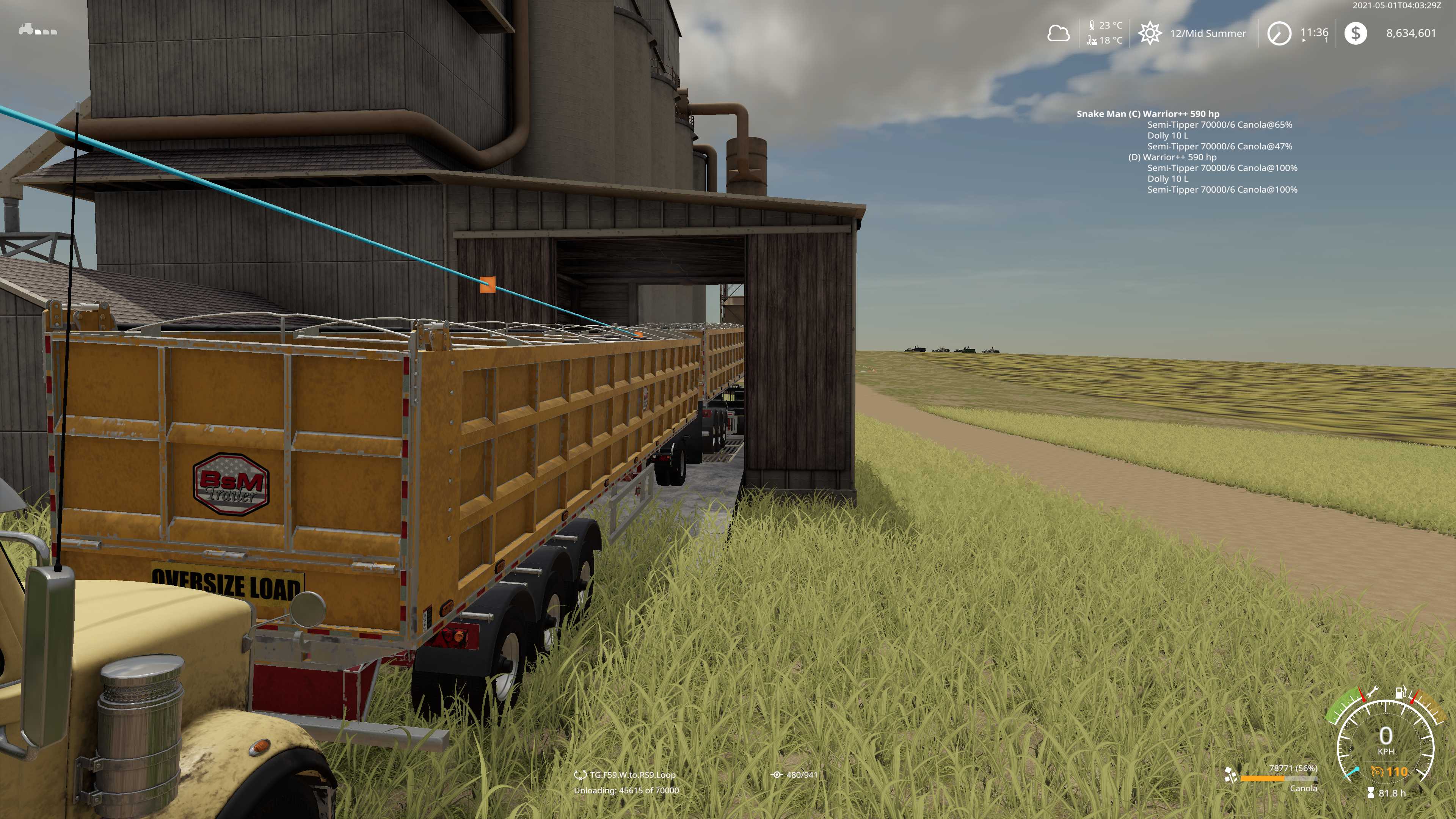The width and height of the screenshot is (1456, 819).
Task: Click the course loop arrows icon
Action: pyautogui.click(x=580, y=775)
